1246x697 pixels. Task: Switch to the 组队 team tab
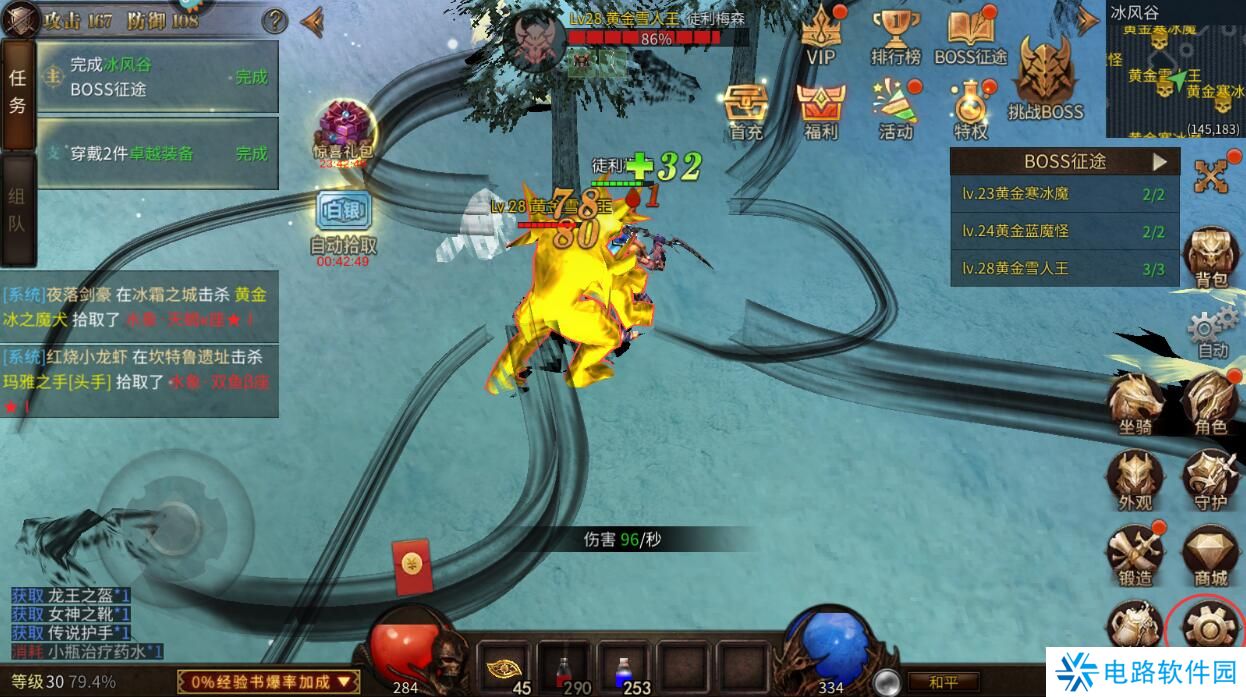tap(17, 209)
